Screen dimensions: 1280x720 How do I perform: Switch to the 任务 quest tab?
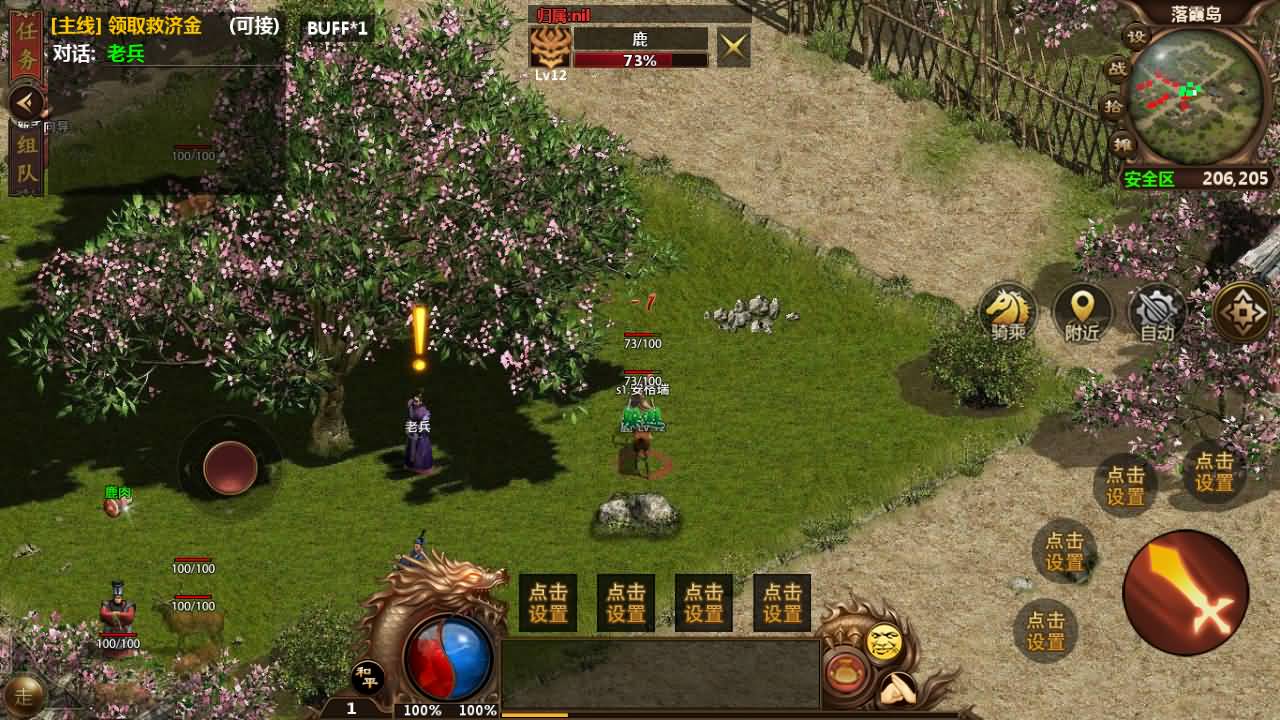25,47
